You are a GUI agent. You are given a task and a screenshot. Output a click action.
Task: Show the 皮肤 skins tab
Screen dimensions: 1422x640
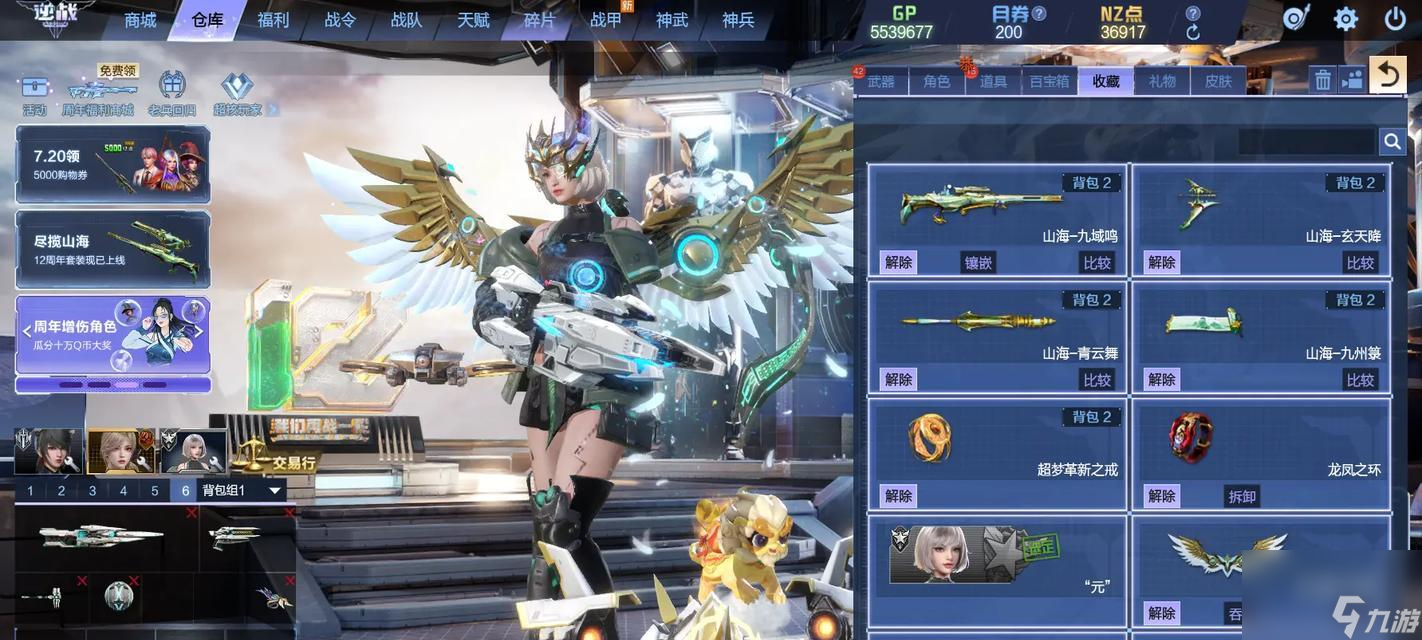[1218, 81]
